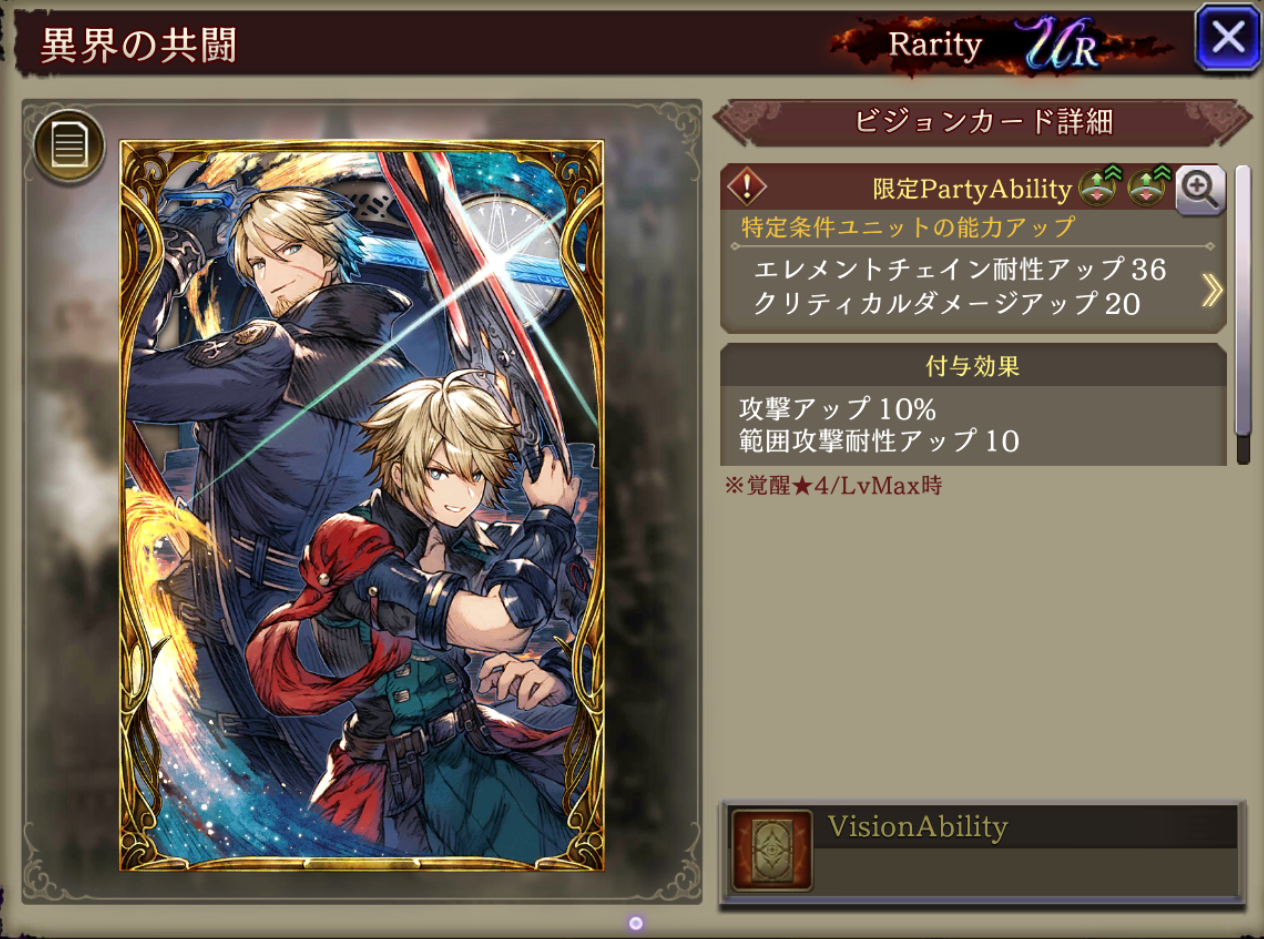View the 異界の共闘 card artwork
The height and width of the screenshot is (939, 1264).
pyautogui.click(x=362, y=505)
